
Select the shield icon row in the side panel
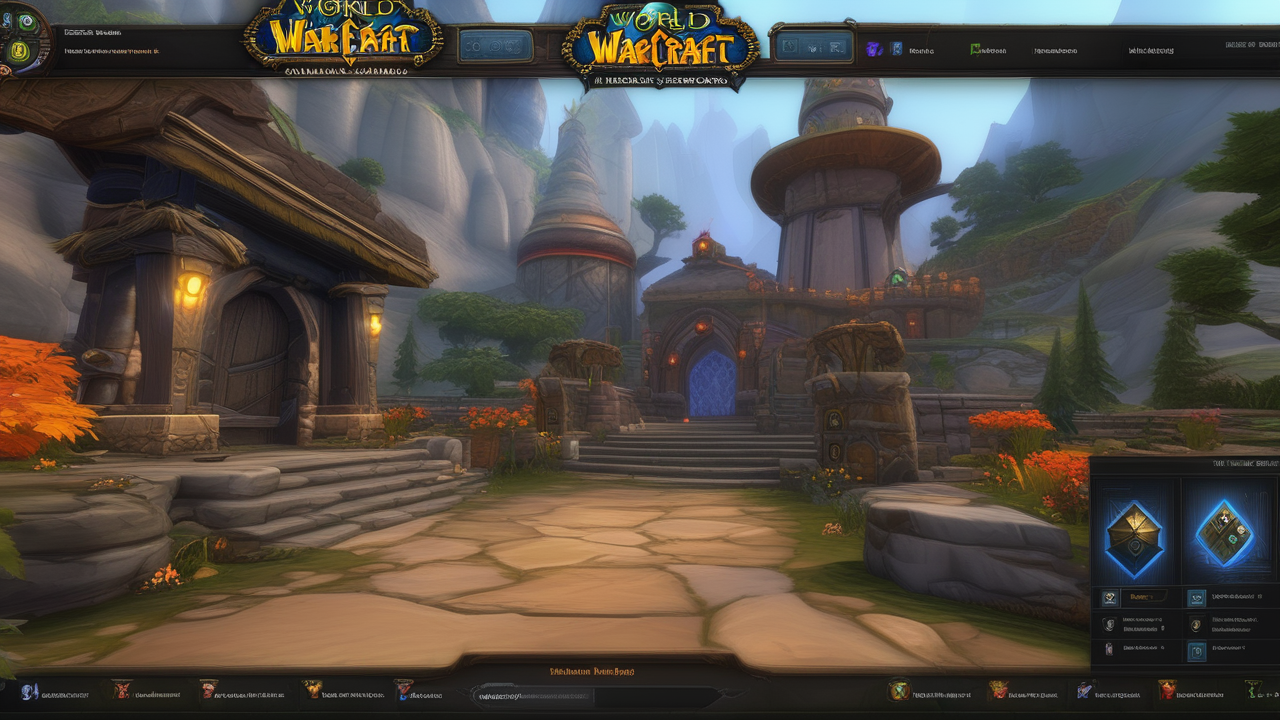coord(1109,625)
